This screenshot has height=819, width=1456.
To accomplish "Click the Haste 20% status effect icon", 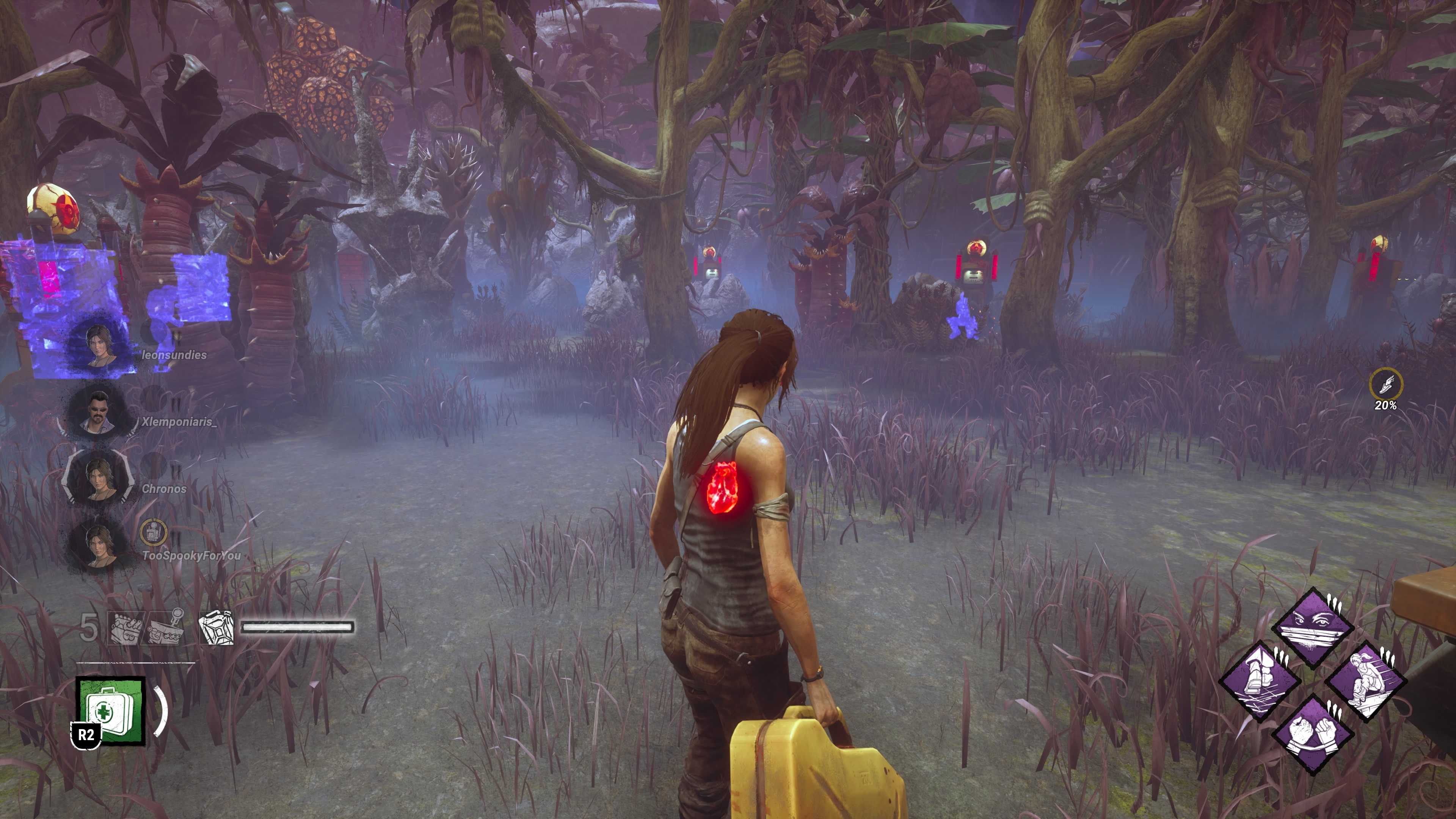I will (1385, 384).
